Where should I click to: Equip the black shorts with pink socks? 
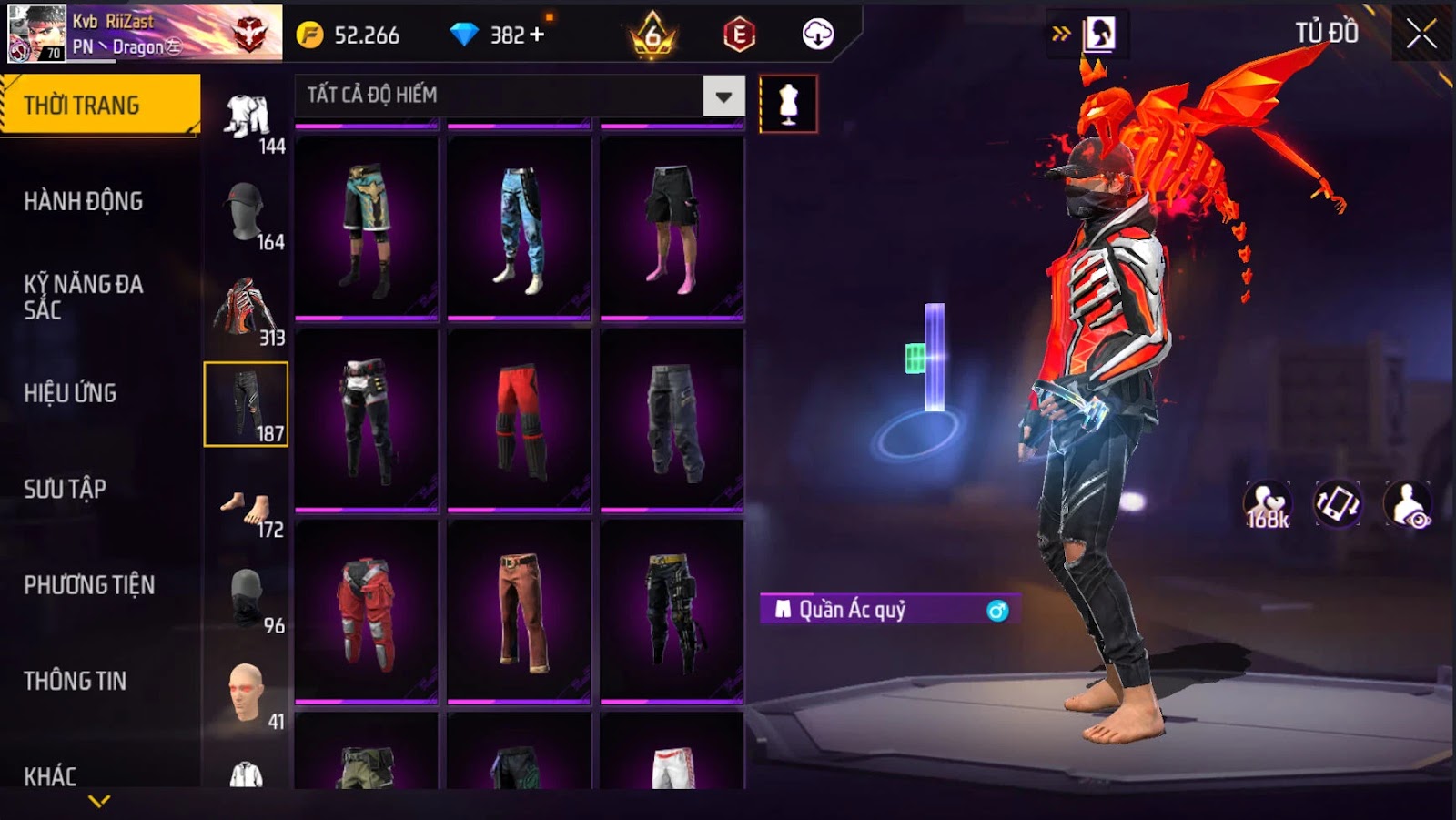[x=672, y=228]
